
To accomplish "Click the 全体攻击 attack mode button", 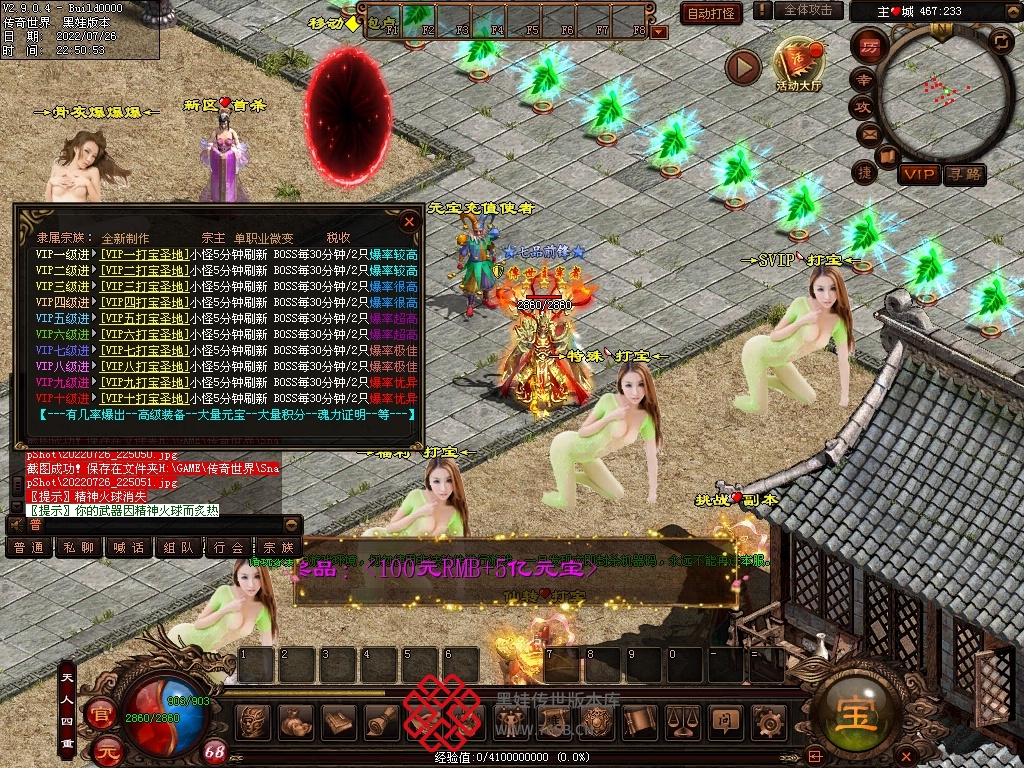I will (807, 10).
